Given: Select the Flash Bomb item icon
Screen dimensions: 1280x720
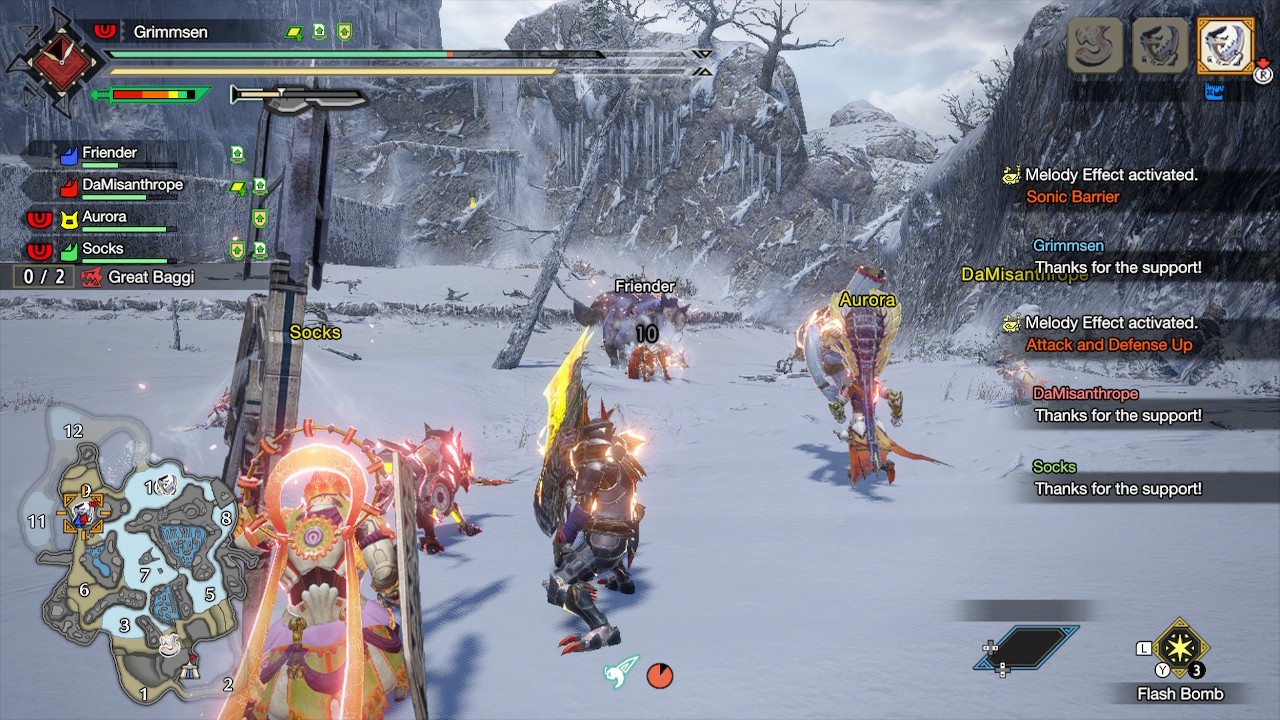Looking at the screenshot, I should click(x=1181, y=649).
